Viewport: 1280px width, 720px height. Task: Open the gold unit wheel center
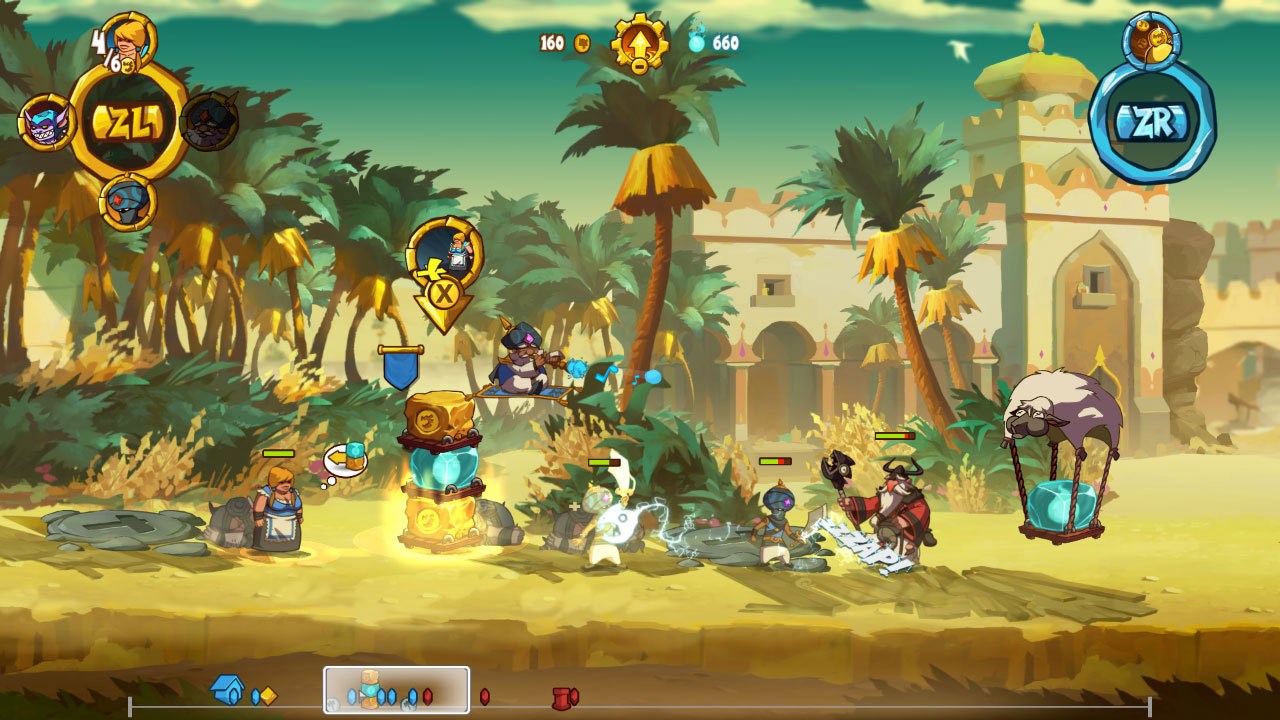(x=128, y=122)
